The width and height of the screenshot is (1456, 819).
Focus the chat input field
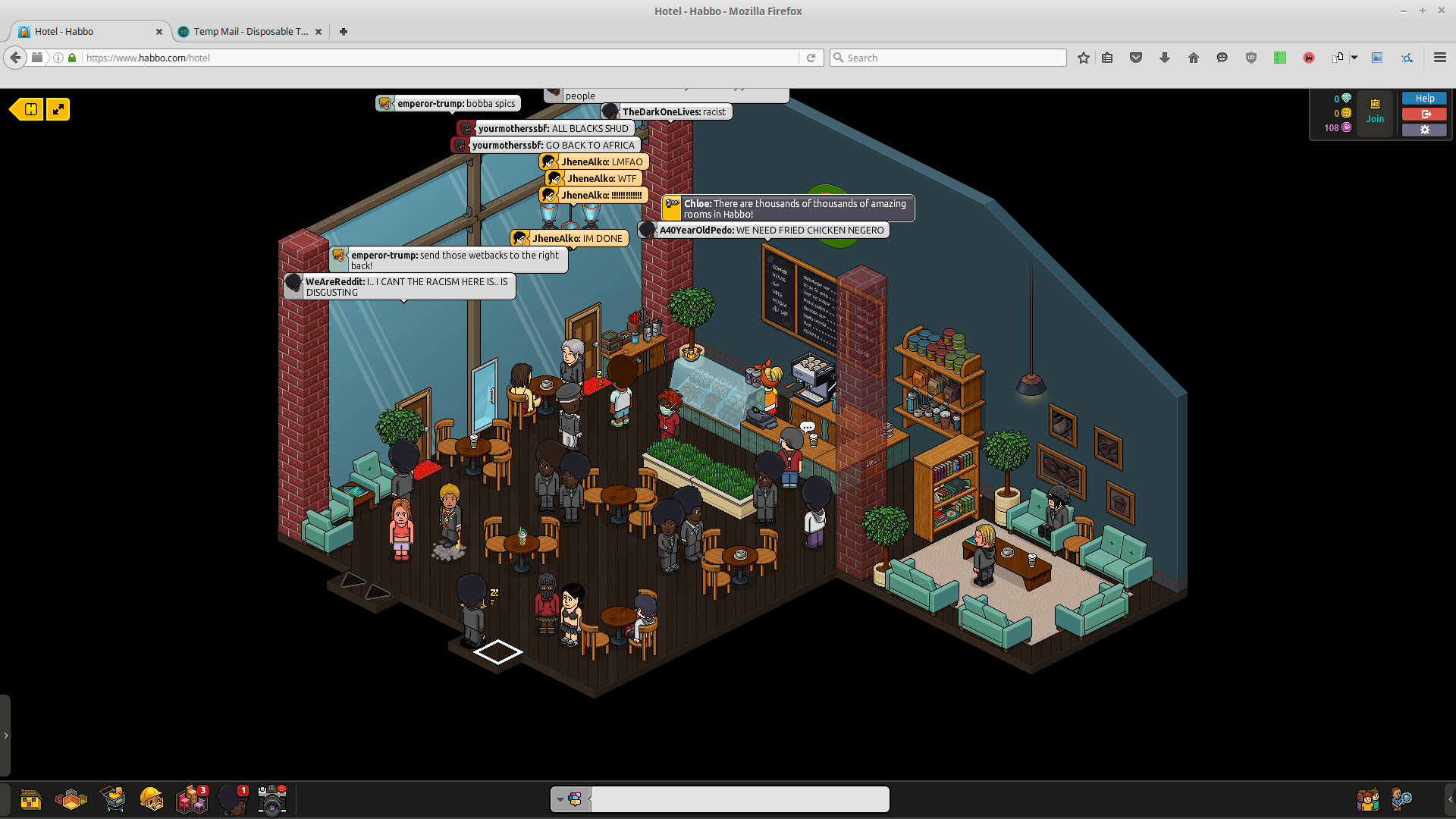pos(739,799)
